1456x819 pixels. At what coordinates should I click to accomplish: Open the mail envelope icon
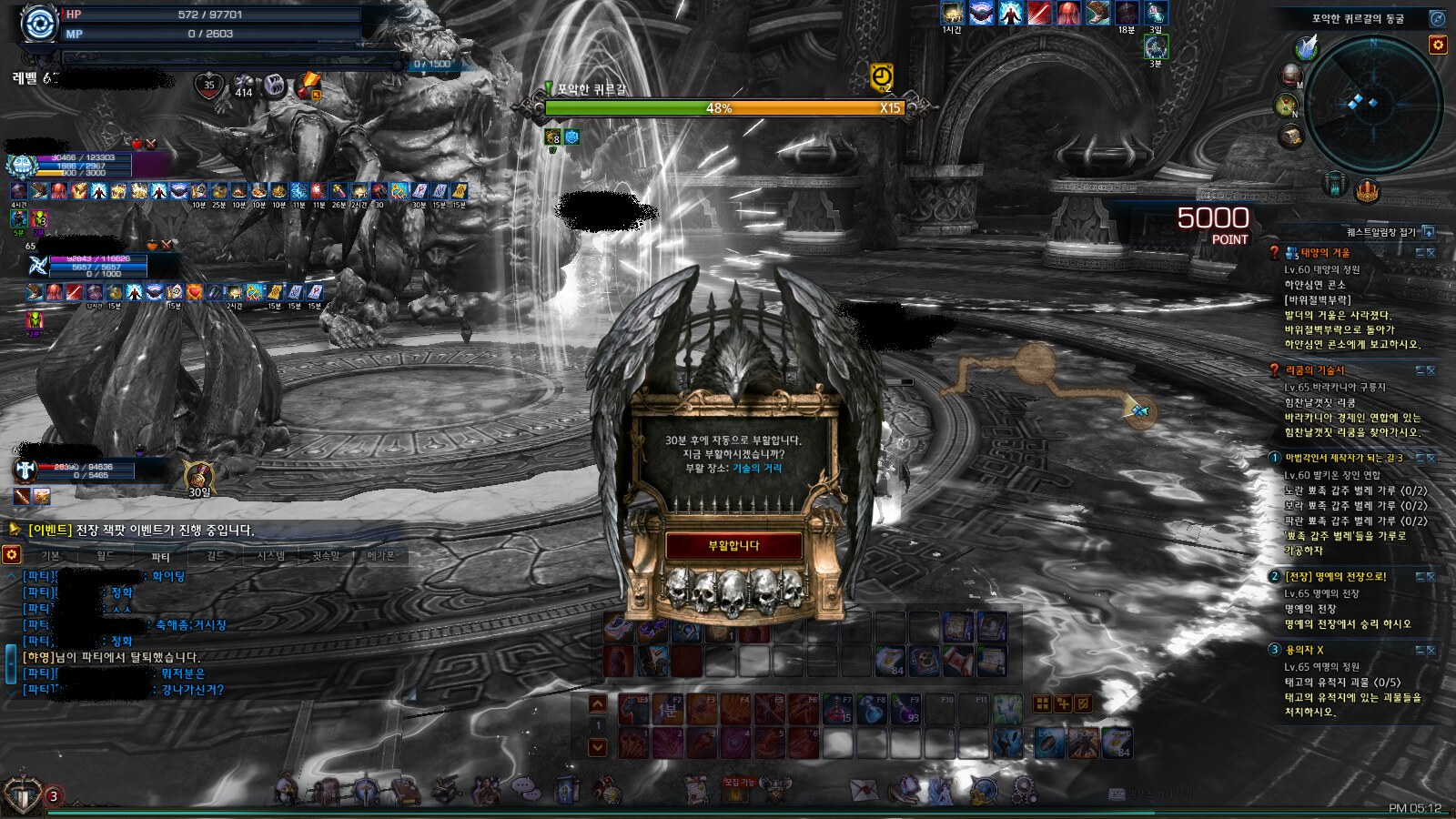coord(863,789)
